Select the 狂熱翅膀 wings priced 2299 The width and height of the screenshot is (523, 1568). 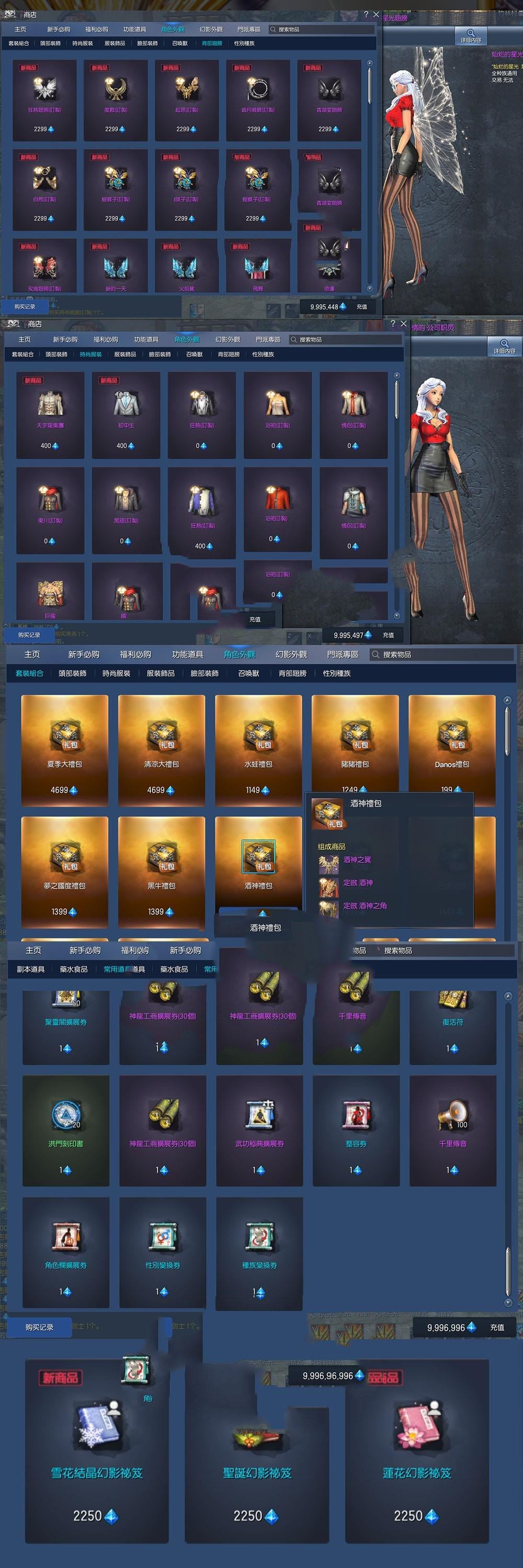44,100
